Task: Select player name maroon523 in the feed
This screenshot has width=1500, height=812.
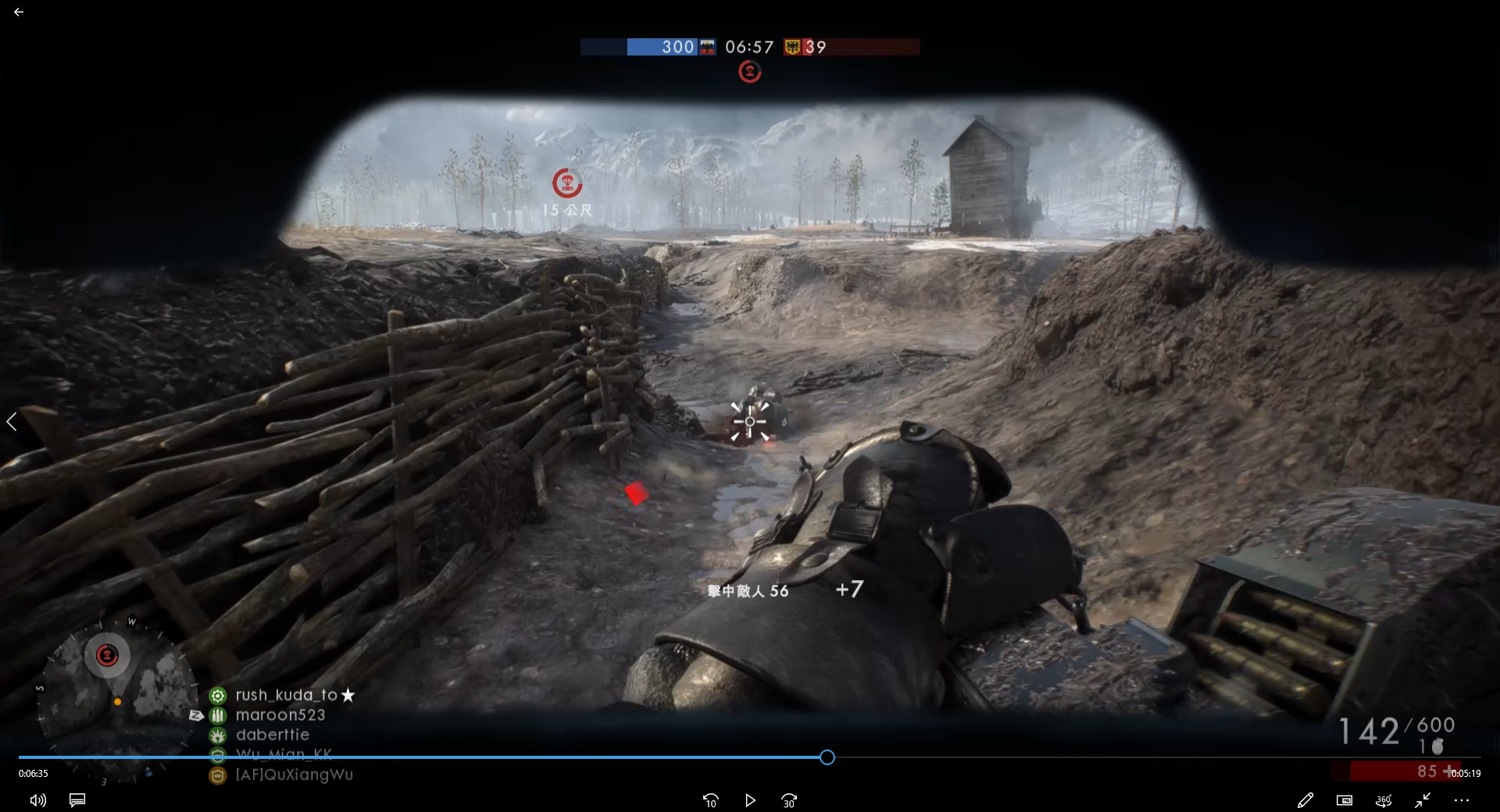Action: 282,714
